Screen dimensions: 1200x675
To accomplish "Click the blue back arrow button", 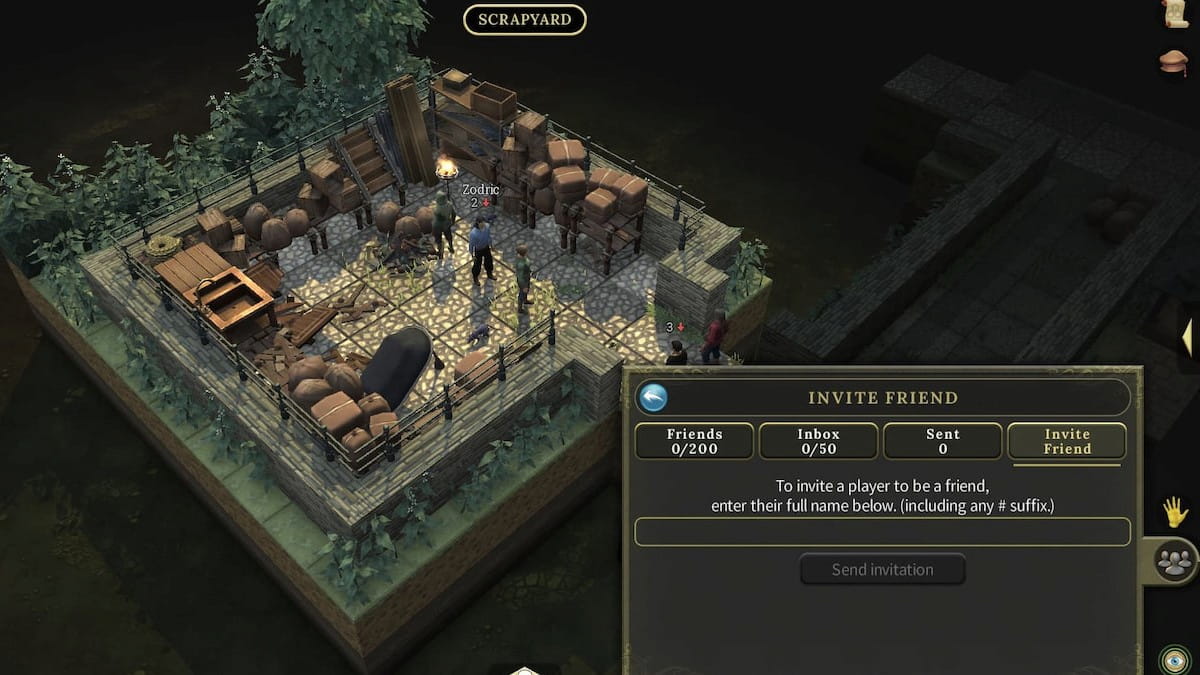I will click(653, 398).
